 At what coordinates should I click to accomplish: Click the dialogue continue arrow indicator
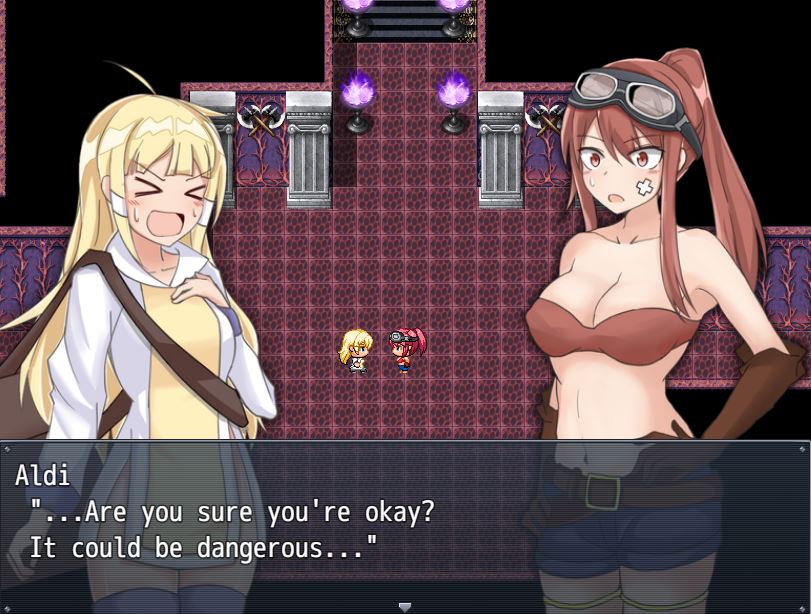pyautogui.click(x=405, y=606)
